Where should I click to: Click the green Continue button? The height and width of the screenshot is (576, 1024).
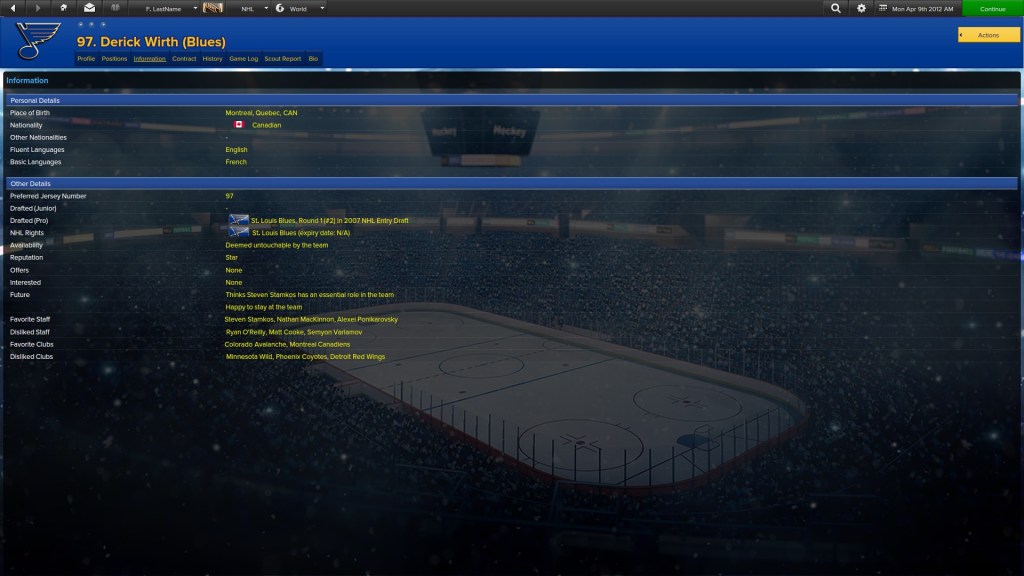[x=992, y=8]
